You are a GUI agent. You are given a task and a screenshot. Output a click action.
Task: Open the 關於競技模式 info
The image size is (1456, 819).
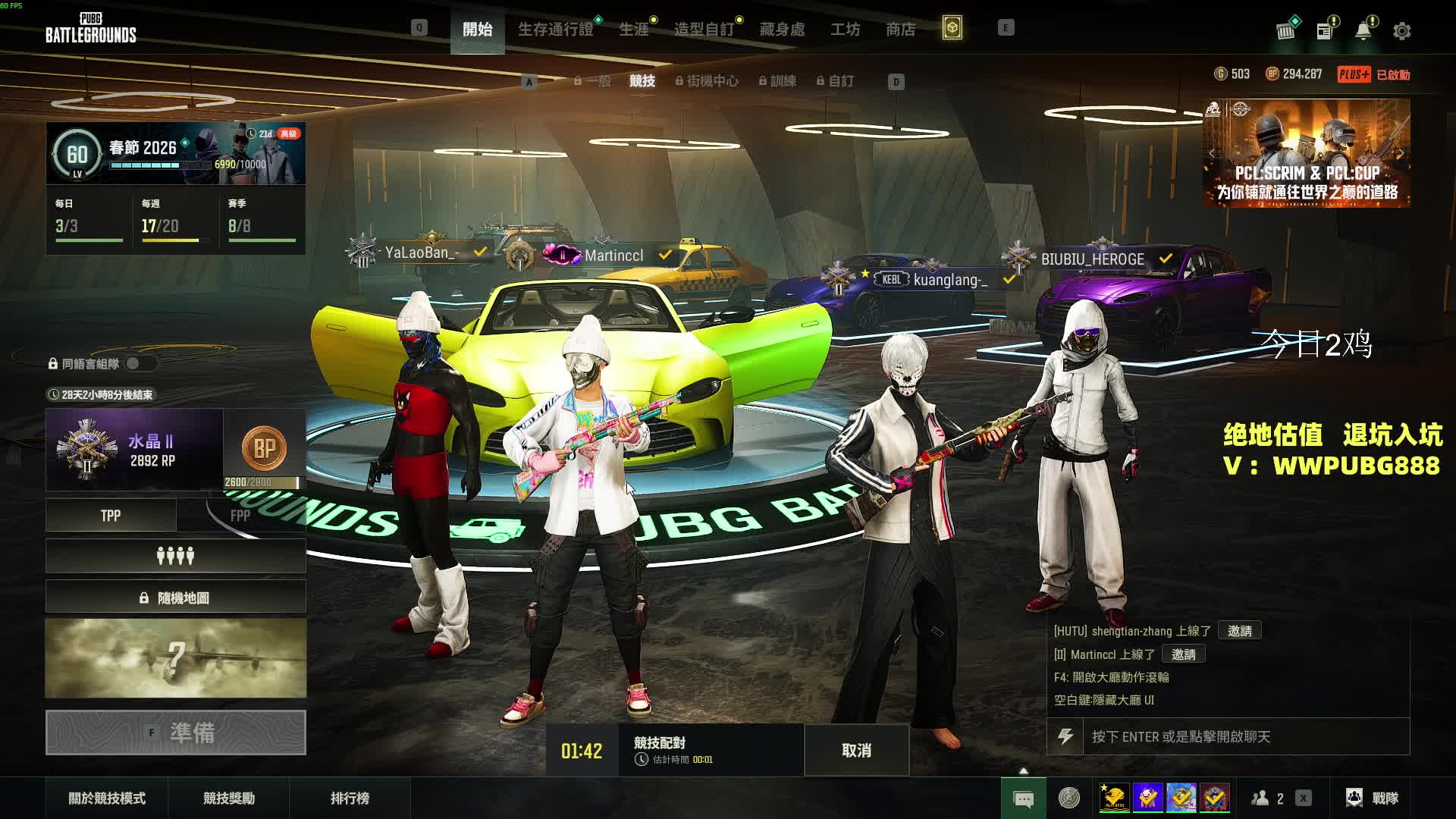click(x=107, y=798)
